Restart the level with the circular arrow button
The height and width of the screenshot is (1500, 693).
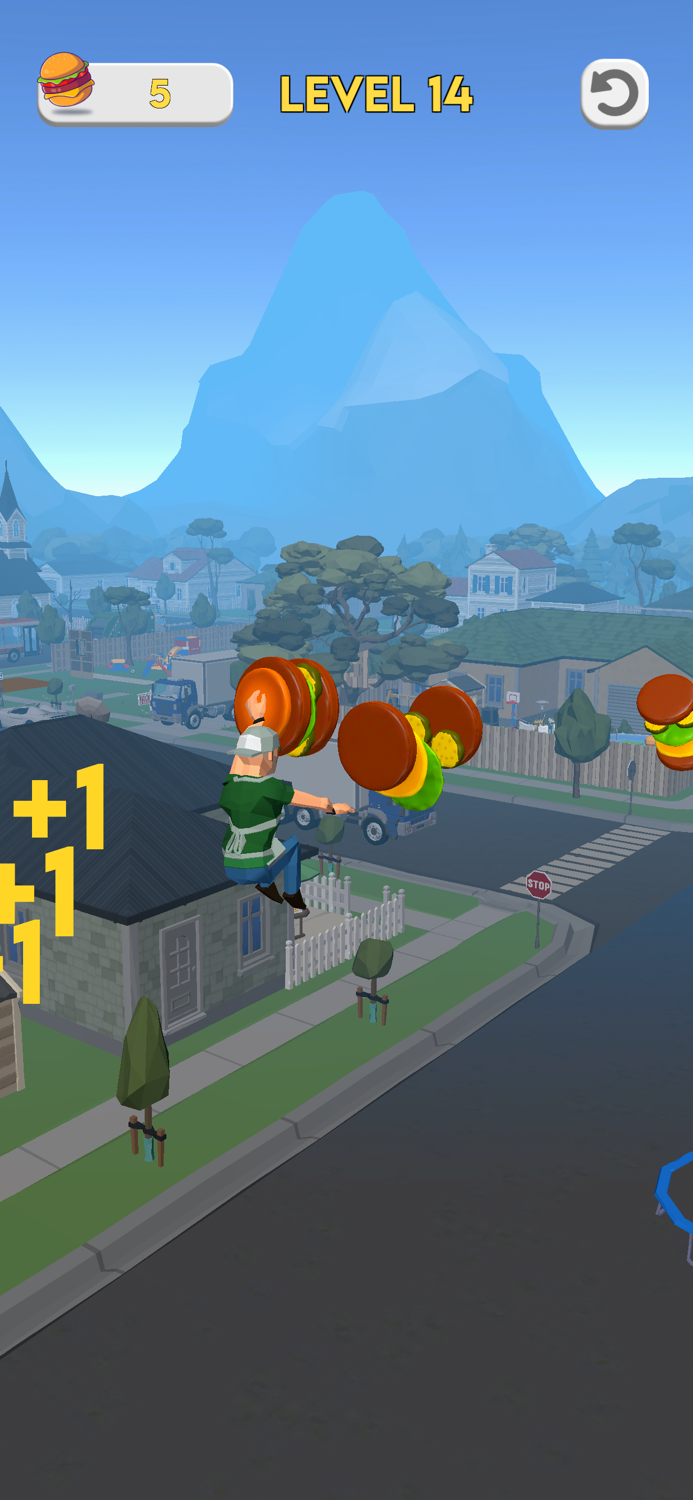point(614,94)
